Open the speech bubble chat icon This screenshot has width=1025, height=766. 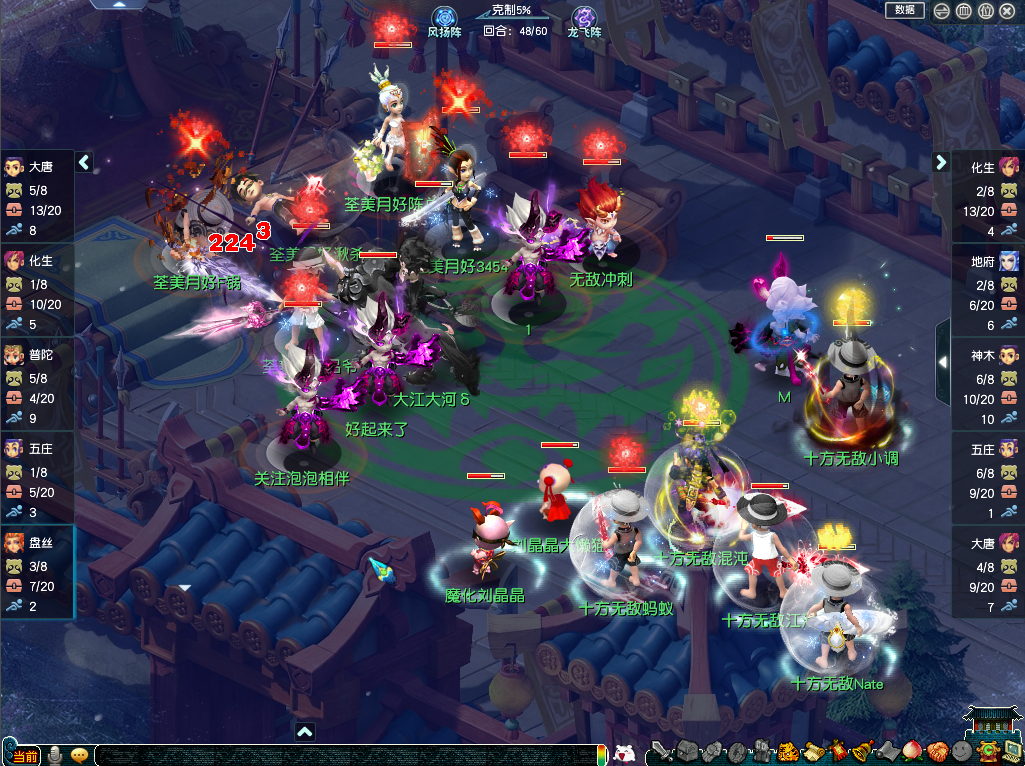80,754
